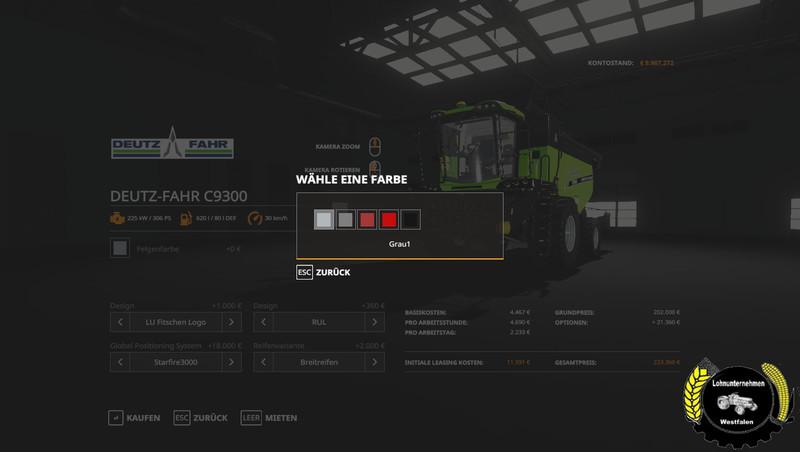Lease the combine with Mieten

pos(269,417)
